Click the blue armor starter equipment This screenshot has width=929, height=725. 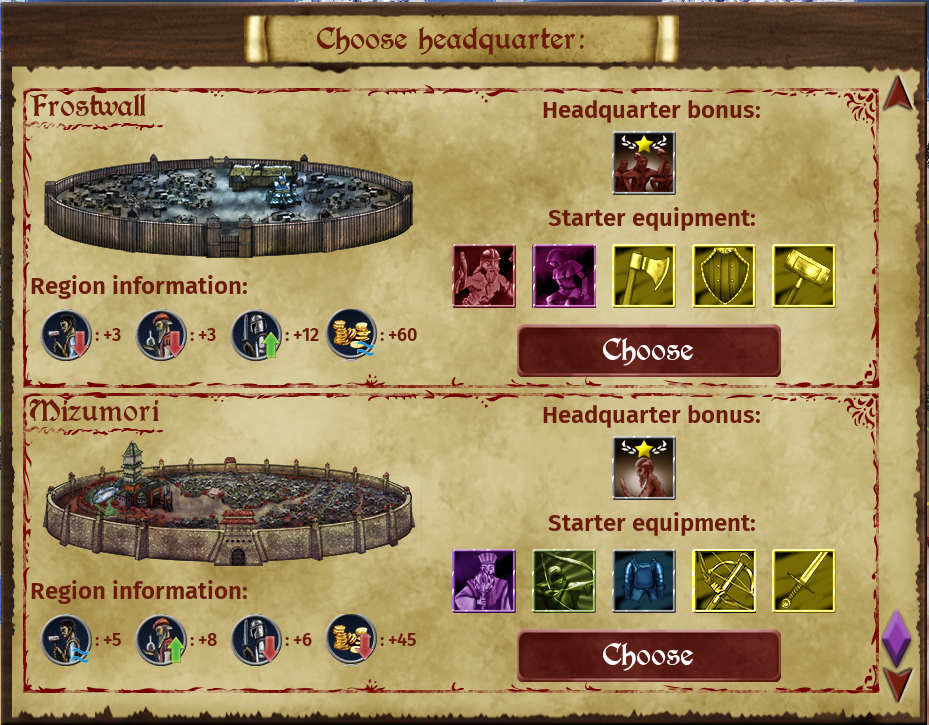(x=644, y=581)
